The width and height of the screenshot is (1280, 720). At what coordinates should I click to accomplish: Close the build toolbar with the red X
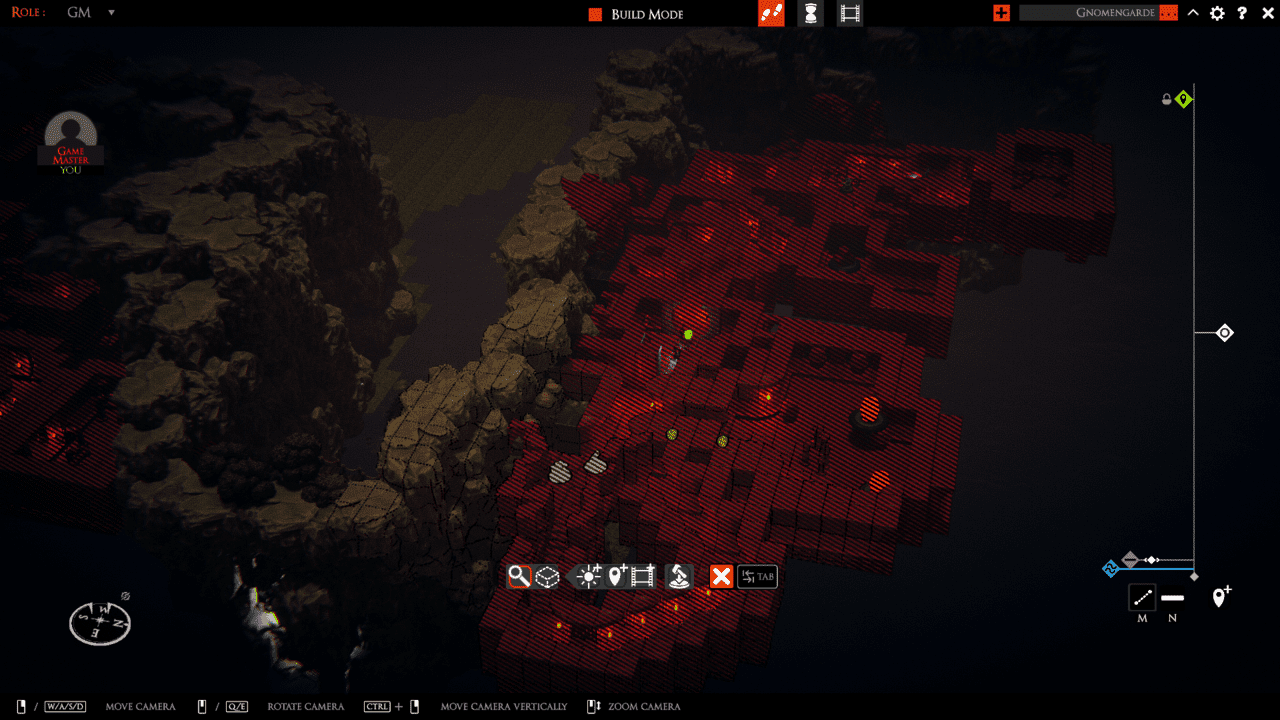[x=721, y=577]
